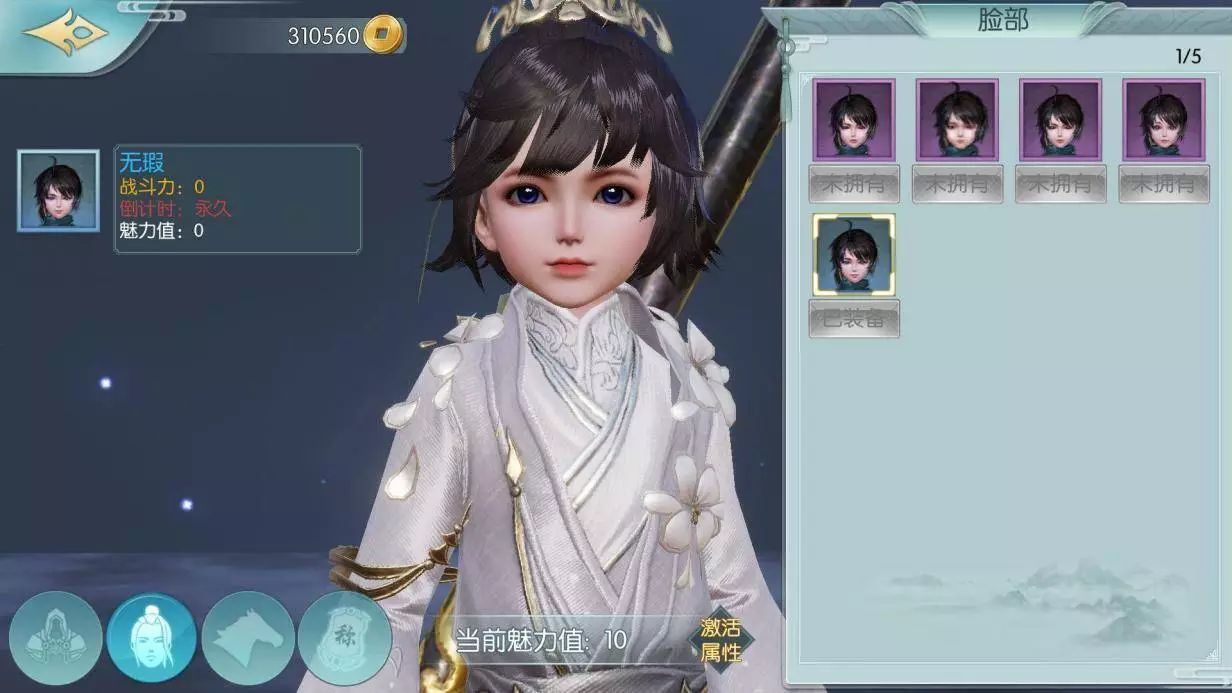Screen dimensions: 1232x693
Task: Activate attributes with the 激活属性 button
Action: [721, 640]
